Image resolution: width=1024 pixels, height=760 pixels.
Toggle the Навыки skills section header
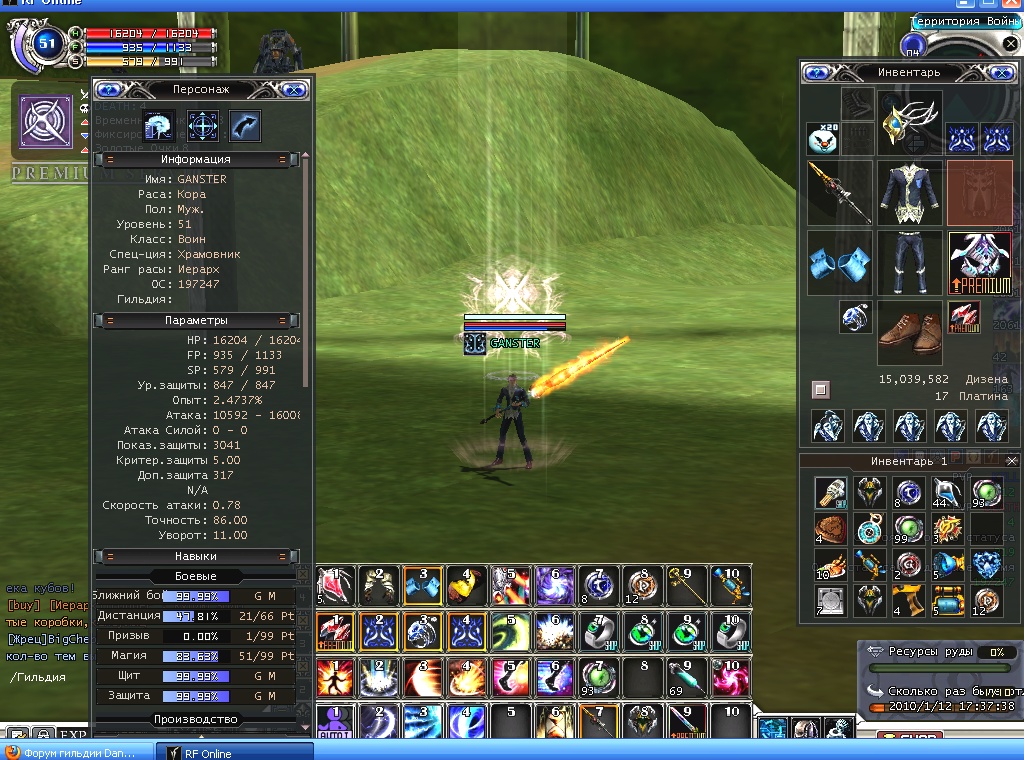click(x=110, y=556)
